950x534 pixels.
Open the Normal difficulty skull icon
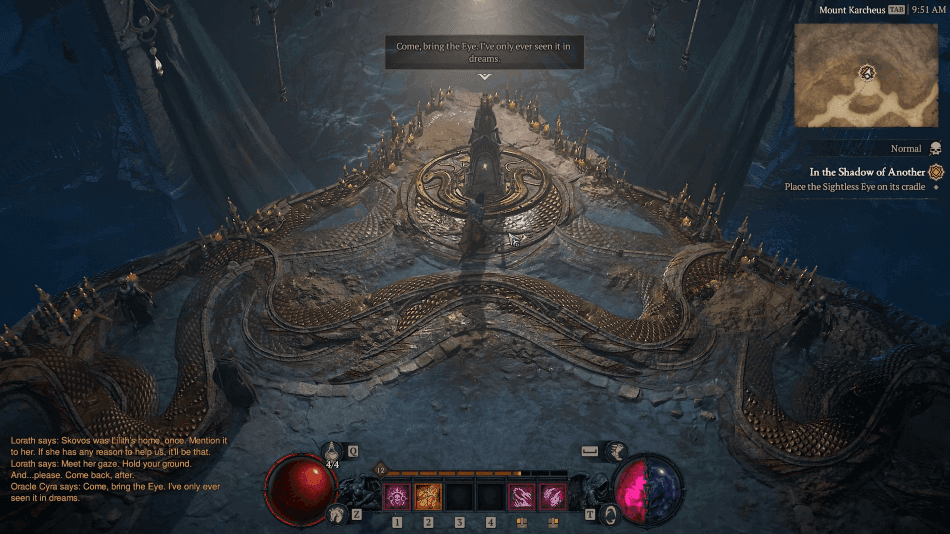pyautogui.click(x=935, y=148)
